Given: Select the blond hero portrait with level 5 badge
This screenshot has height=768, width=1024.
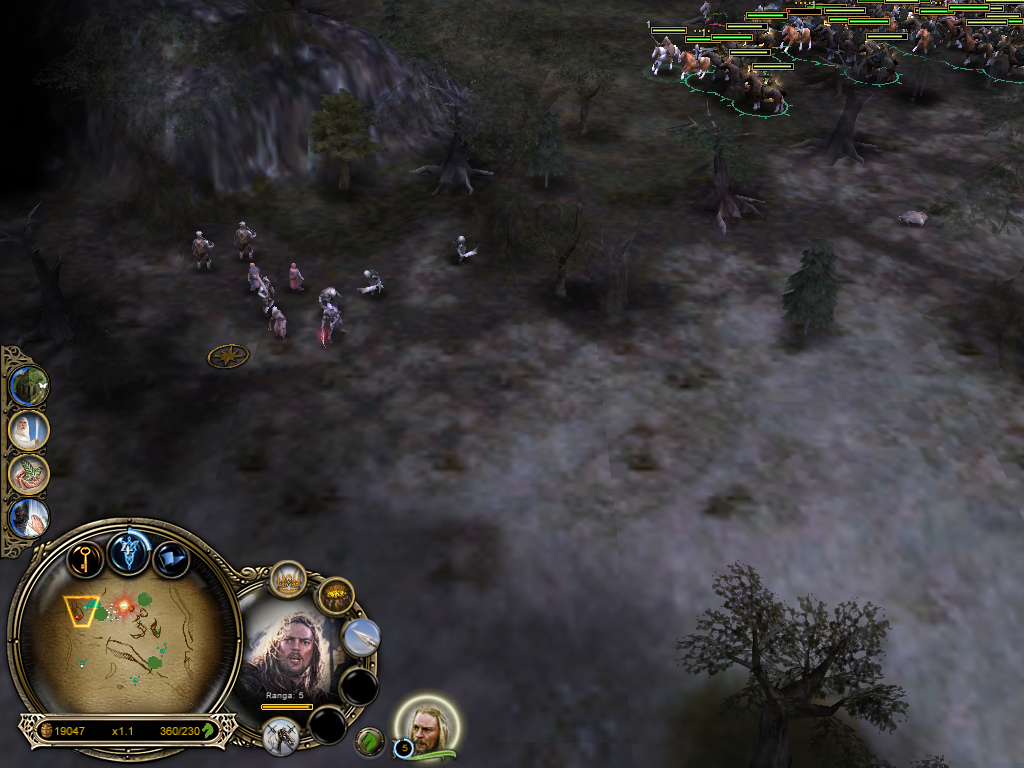Looking at the screenshot, I should coord(428,728).
